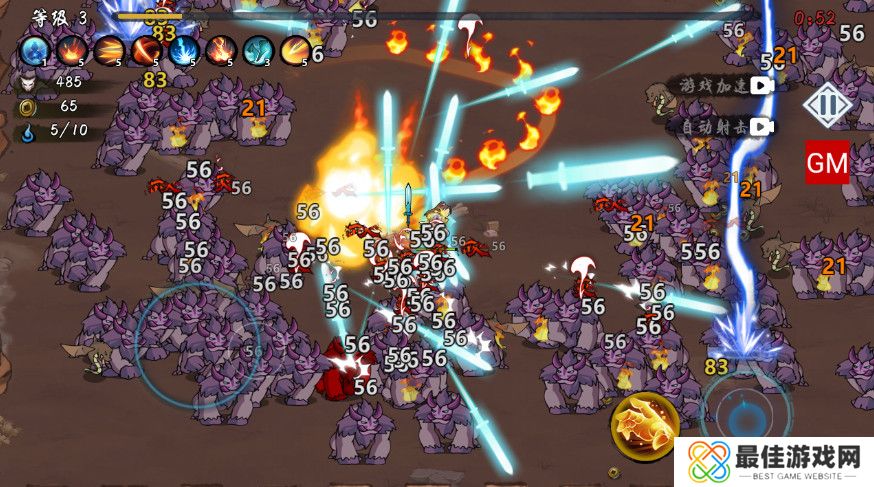Open the red GM panel
Viewport: 874px width, 487px height.
827,162
